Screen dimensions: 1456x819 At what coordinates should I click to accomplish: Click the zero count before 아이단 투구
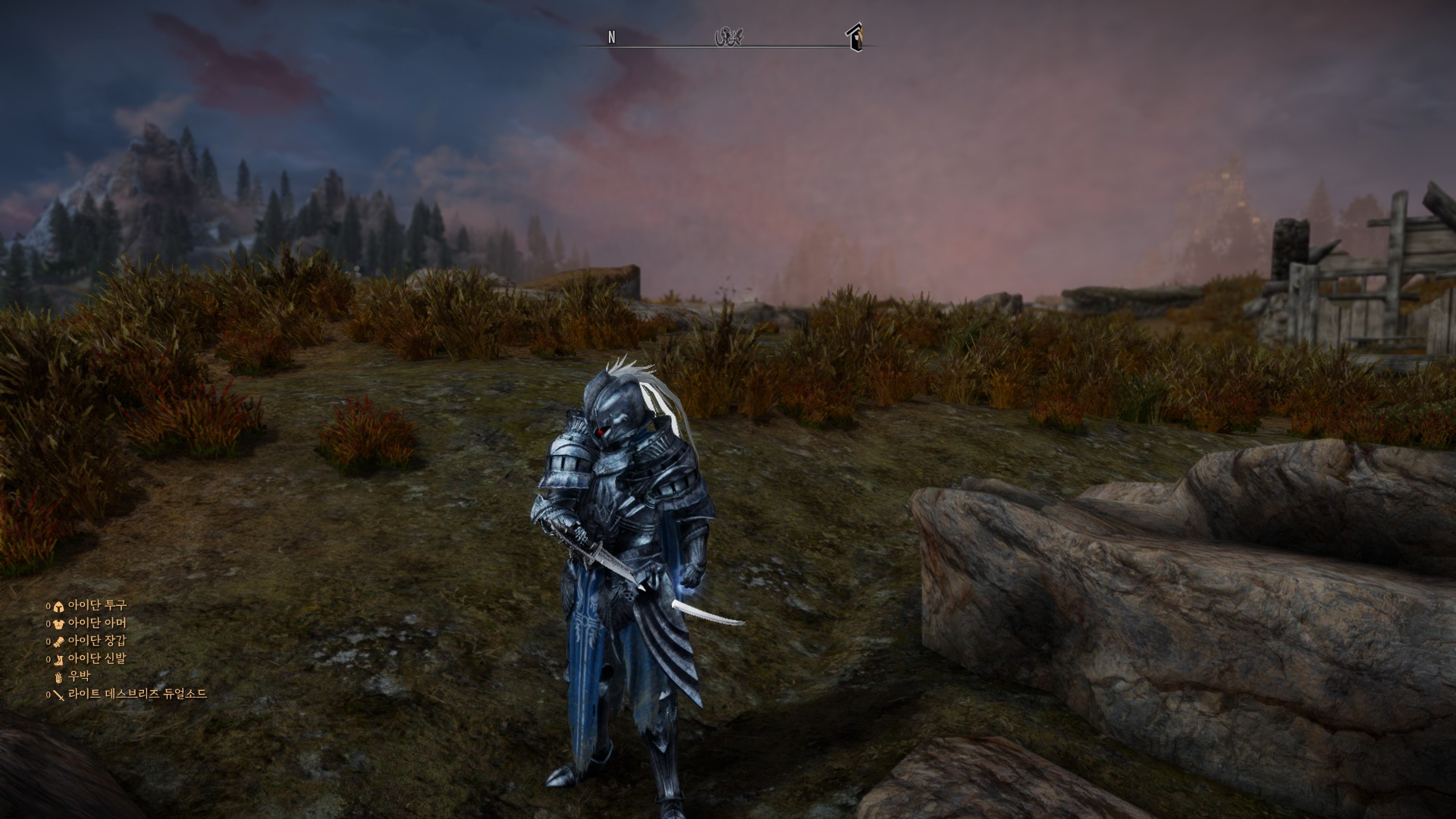[x=48, y=605]
